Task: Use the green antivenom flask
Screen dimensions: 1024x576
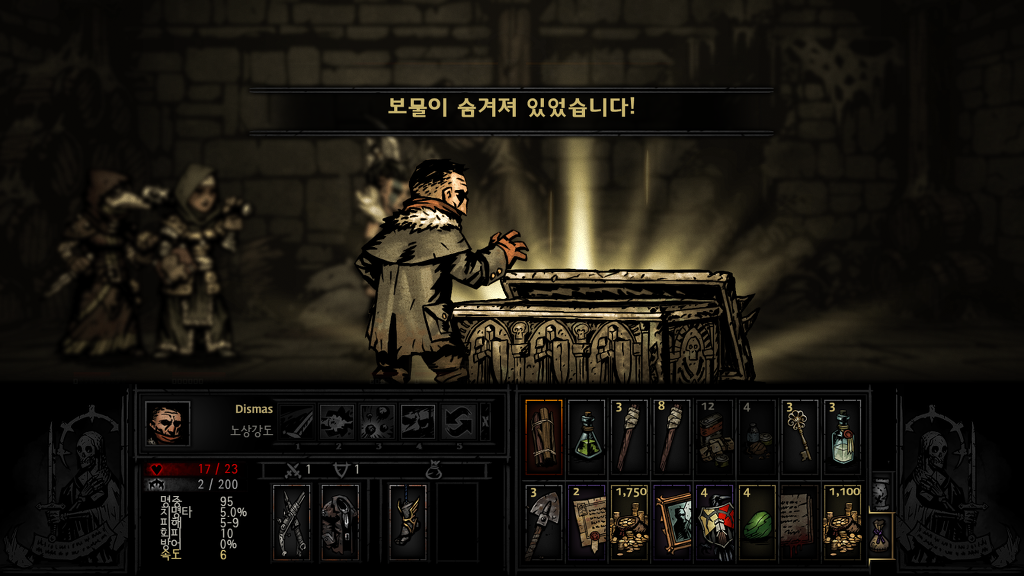Action: point(586,437)
